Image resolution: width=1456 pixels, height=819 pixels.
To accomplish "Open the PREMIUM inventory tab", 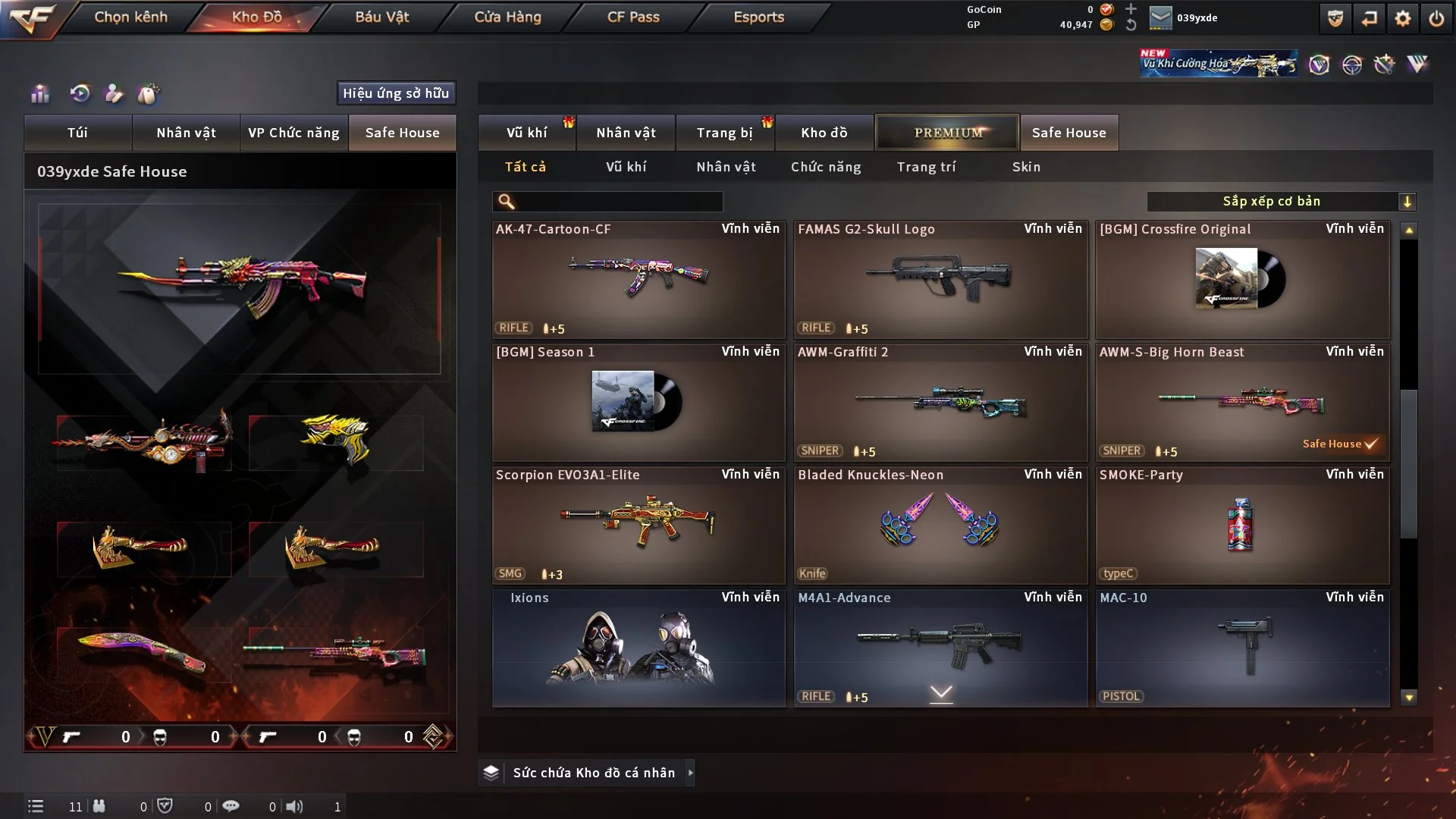I will tap(947, 133).
